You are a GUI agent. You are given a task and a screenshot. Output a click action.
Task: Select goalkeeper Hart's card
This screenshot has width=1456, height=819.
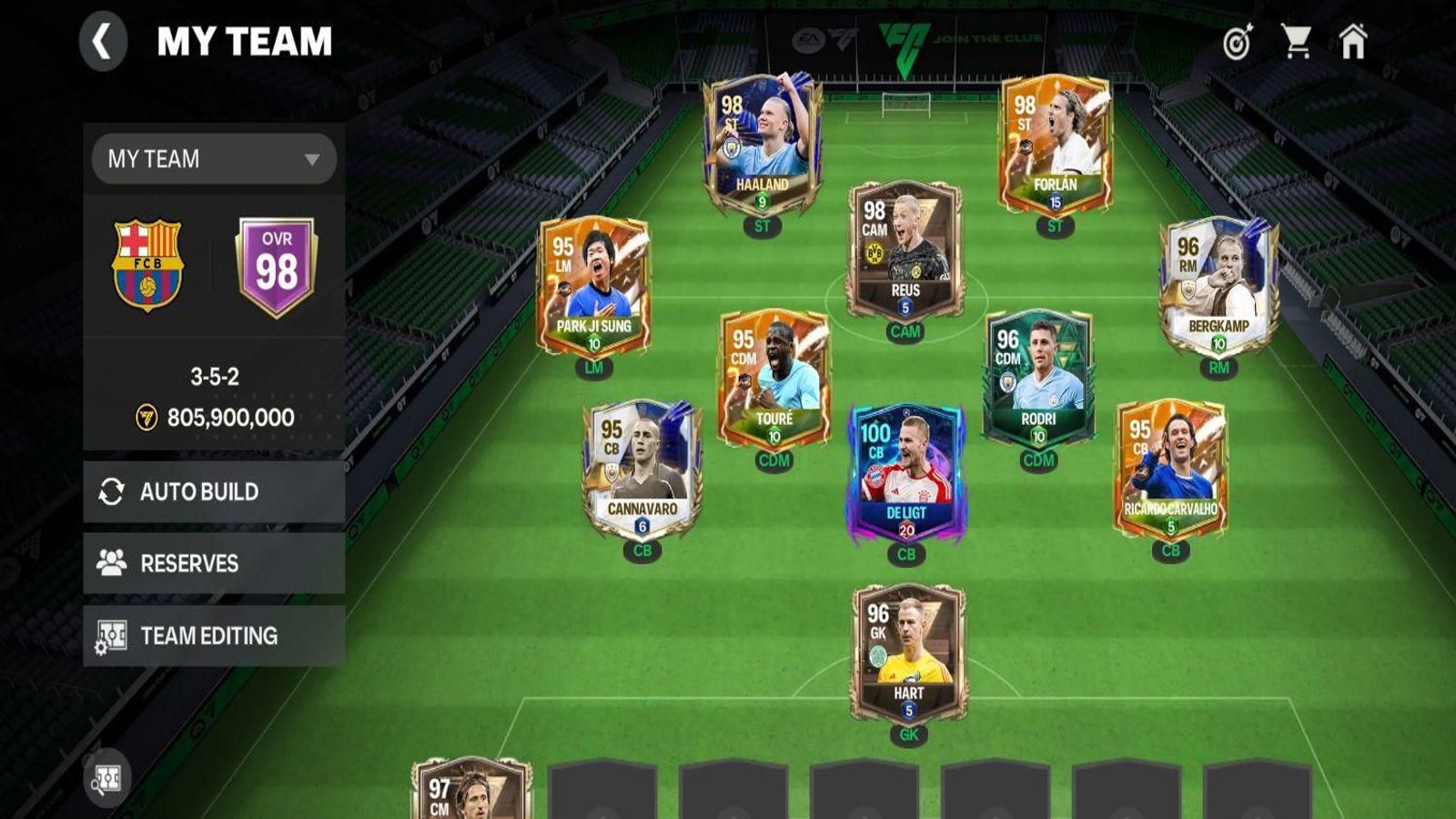908,653
